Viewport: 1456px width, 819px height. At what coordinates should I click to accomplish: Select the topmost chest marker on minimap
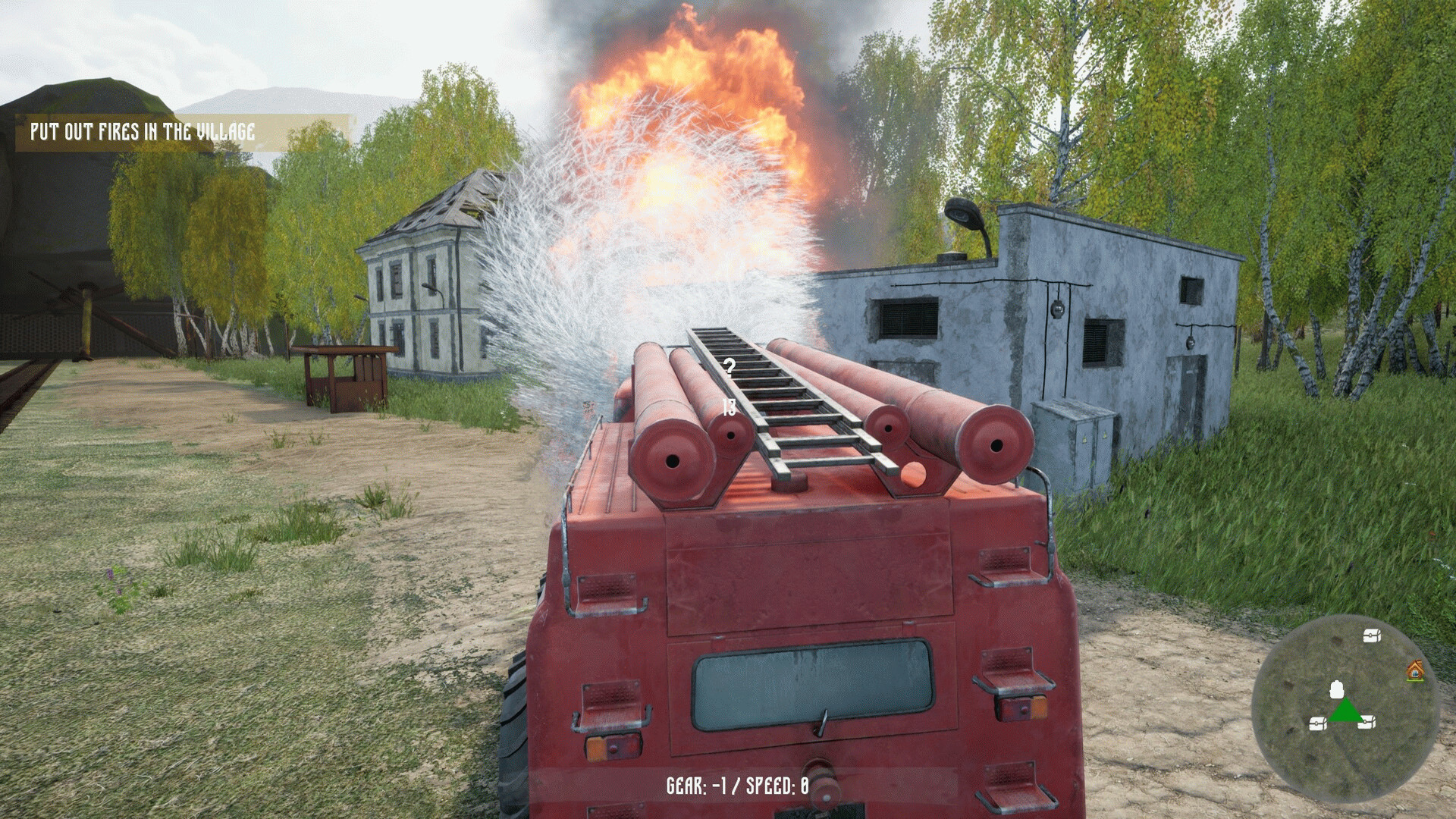point(1371,636)
